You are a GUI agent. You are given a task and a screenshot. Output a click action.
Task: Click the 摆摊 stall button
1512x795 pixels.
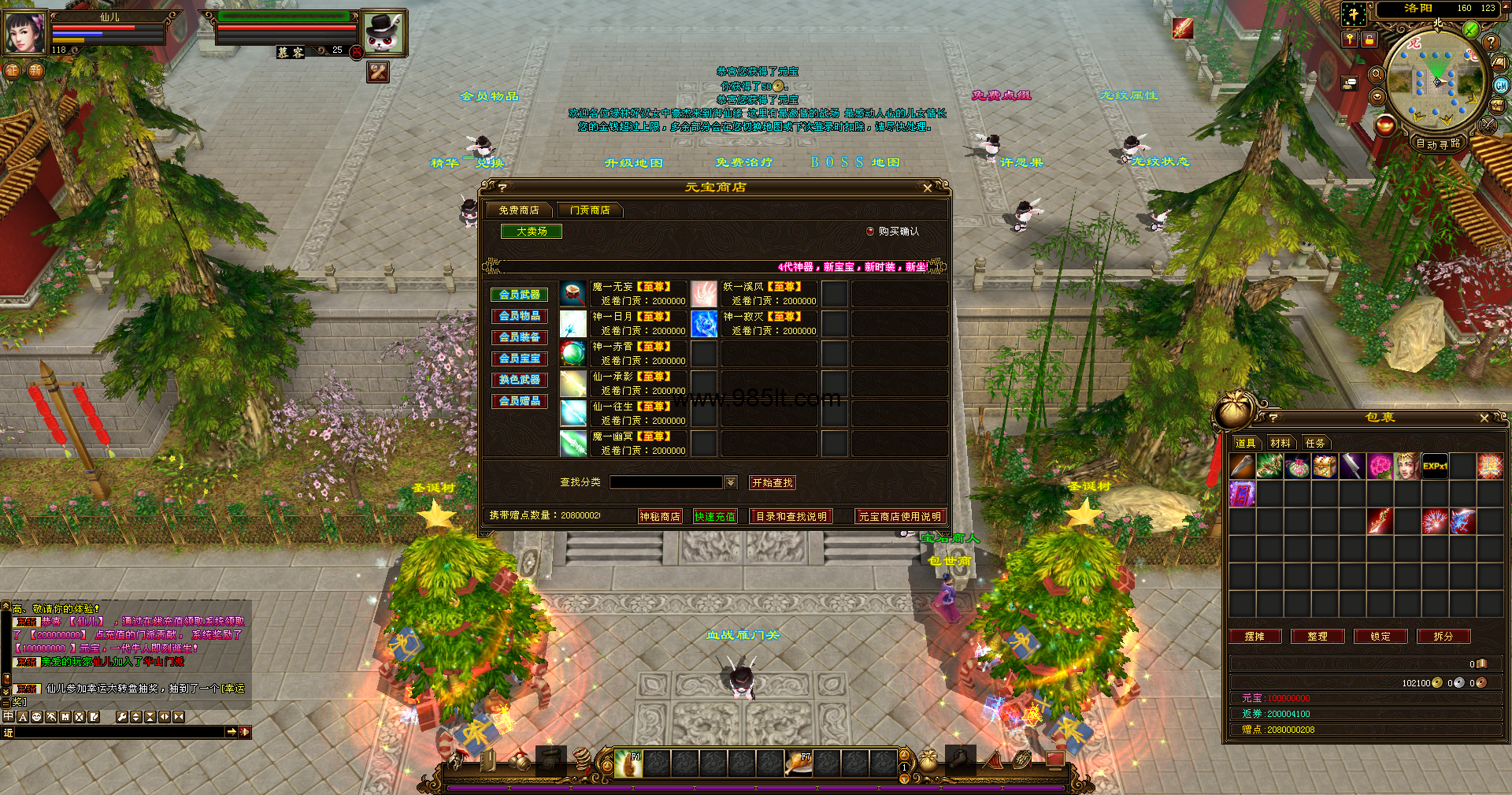click(x=1254, y=636)
